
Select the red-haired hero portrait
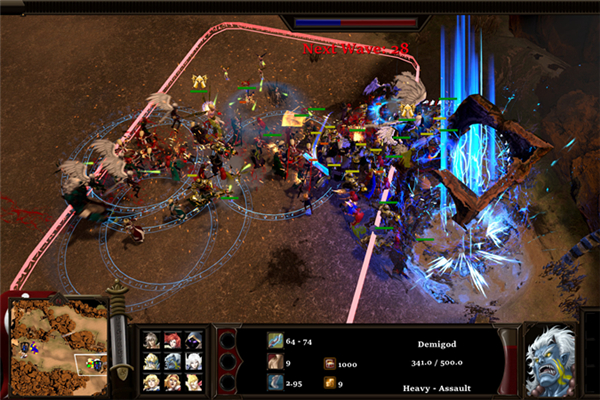tap(173, 340)
